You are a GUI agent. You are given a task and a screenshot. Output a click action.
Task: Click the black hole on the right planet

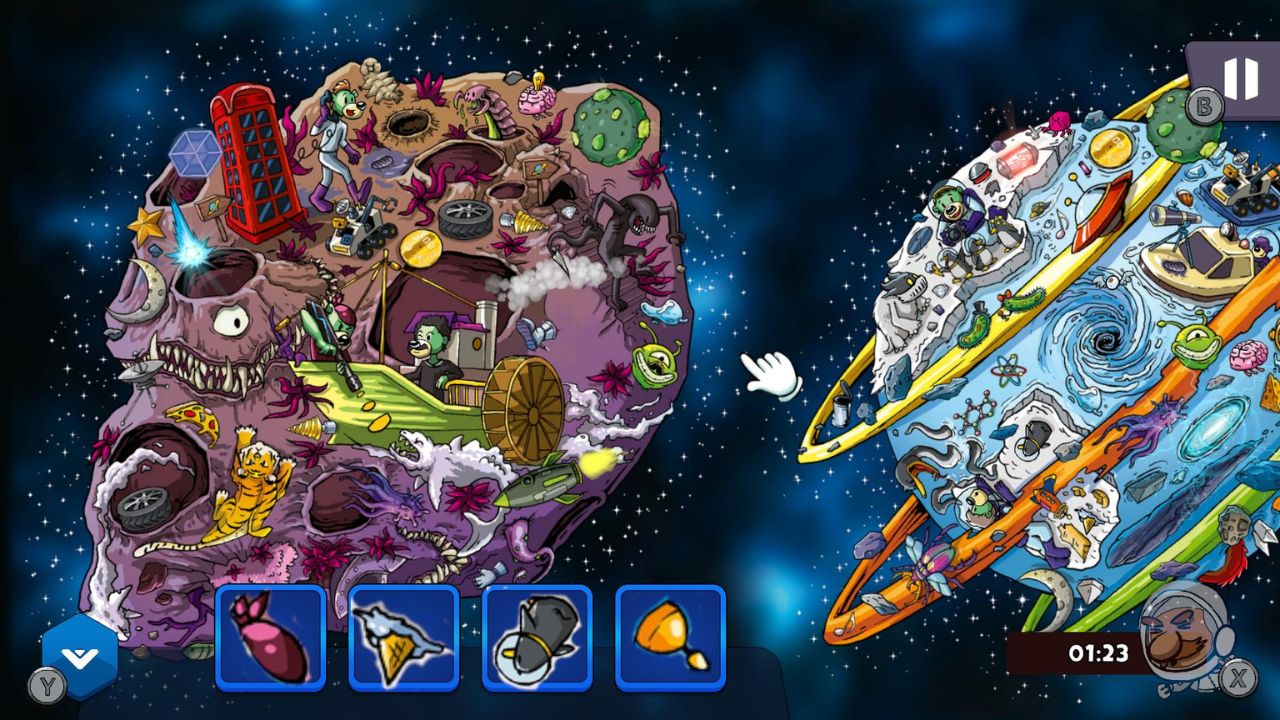(x=1106, y=340)
